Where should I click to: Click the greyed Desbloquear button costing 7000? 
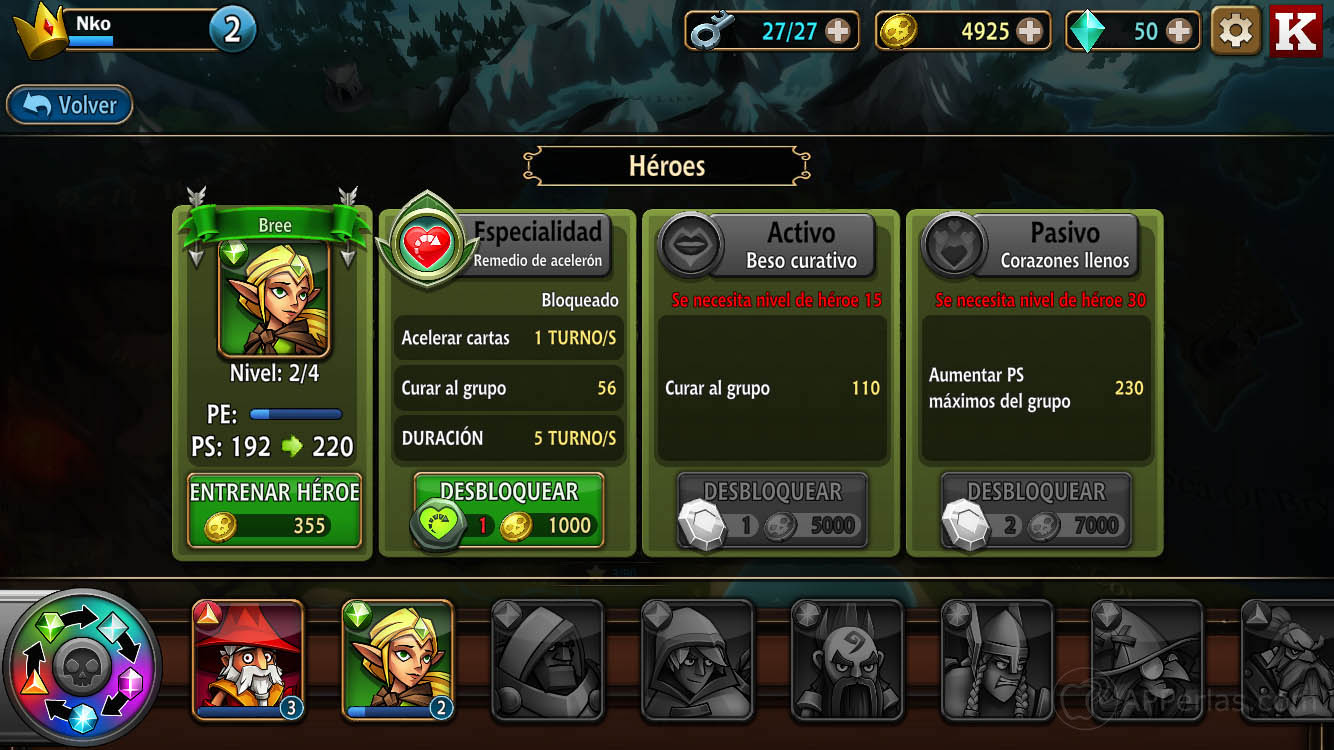point(1036,510)
